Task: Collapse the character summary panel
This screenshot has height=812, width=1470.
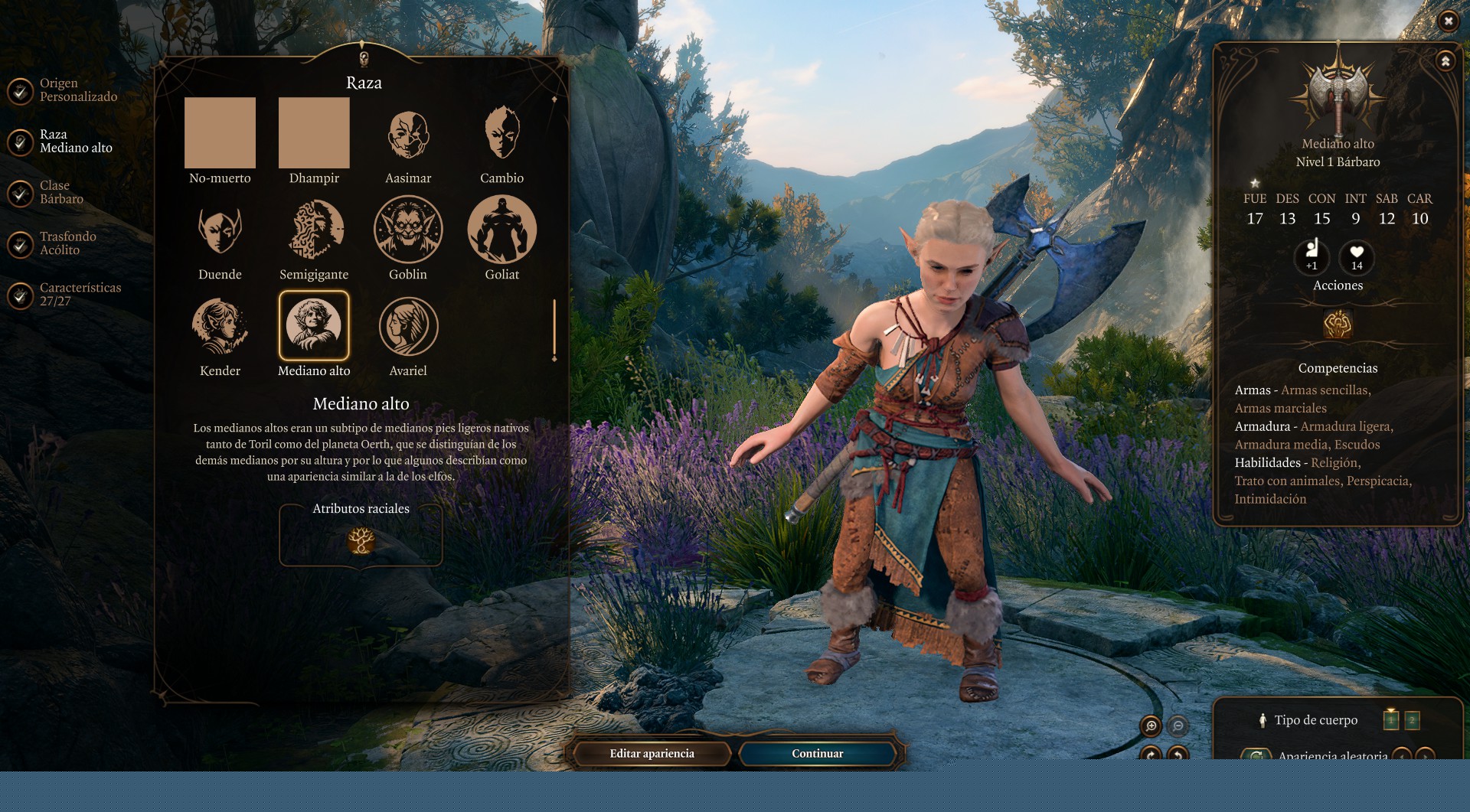Action: (x=1445, y=61)
